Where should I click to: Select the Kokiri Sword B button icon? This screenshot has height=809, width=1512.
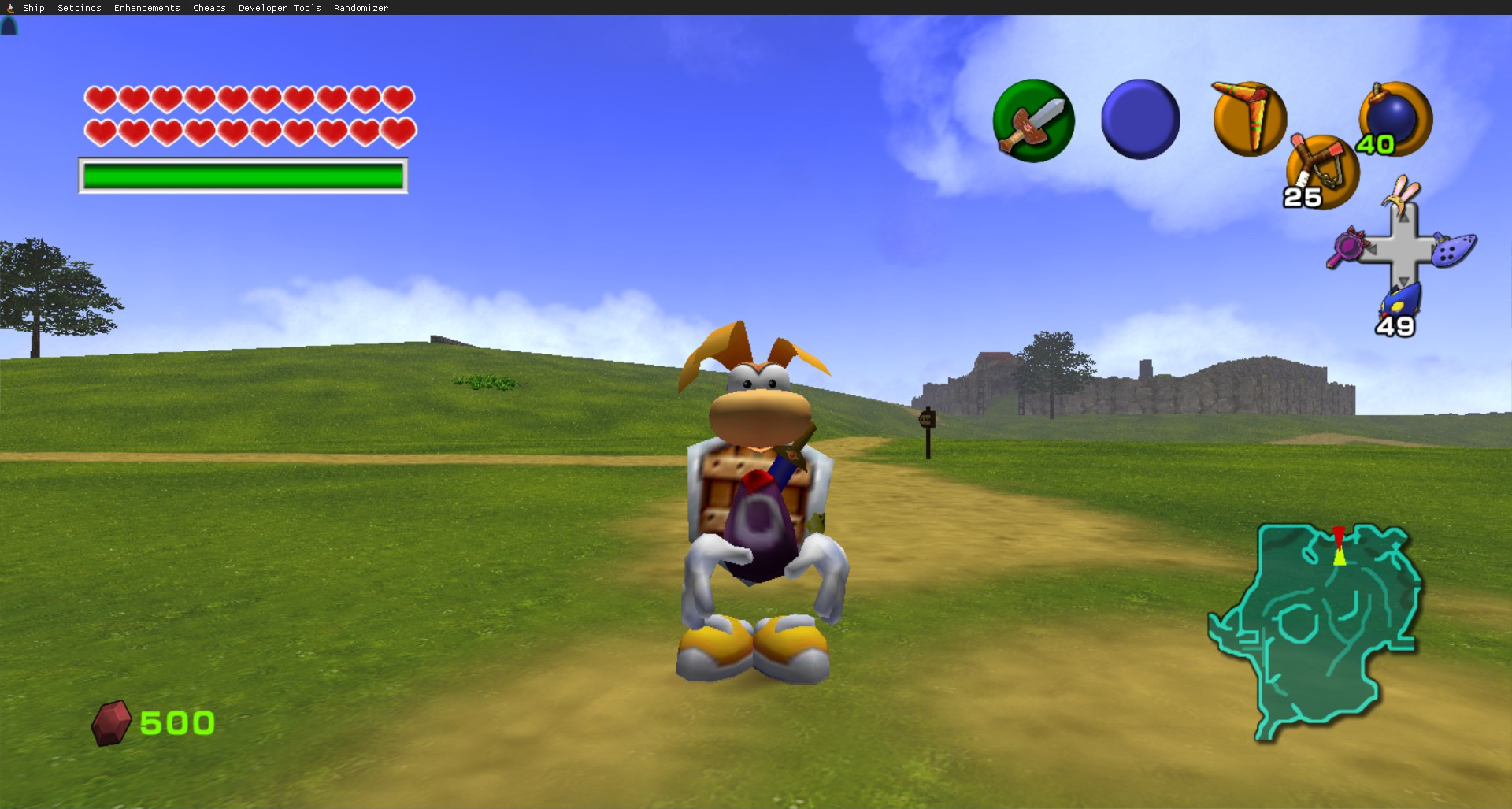tap(1034, 120)
